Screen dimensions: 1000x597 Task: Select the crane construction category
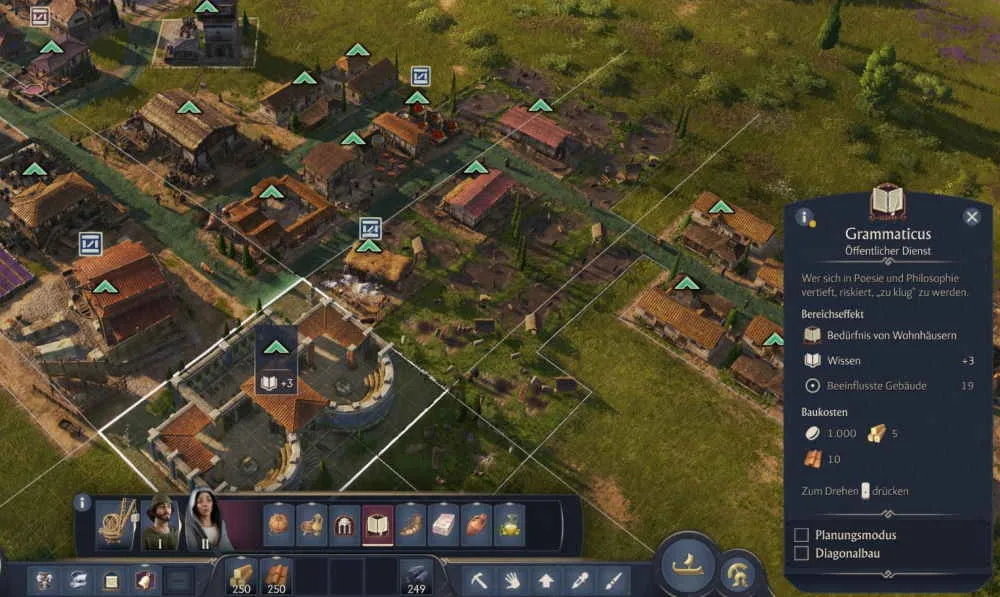click(x=116, y=524)
